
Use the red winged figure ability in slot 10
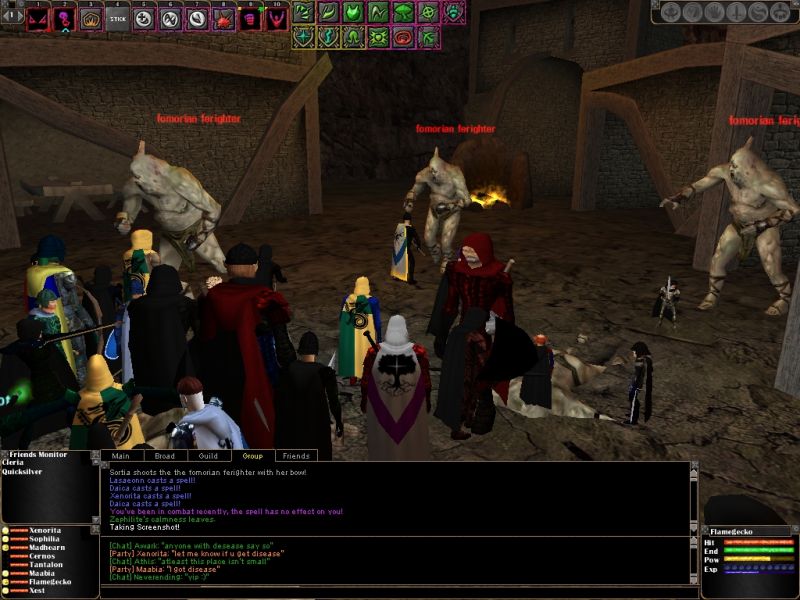click(277, 18)
